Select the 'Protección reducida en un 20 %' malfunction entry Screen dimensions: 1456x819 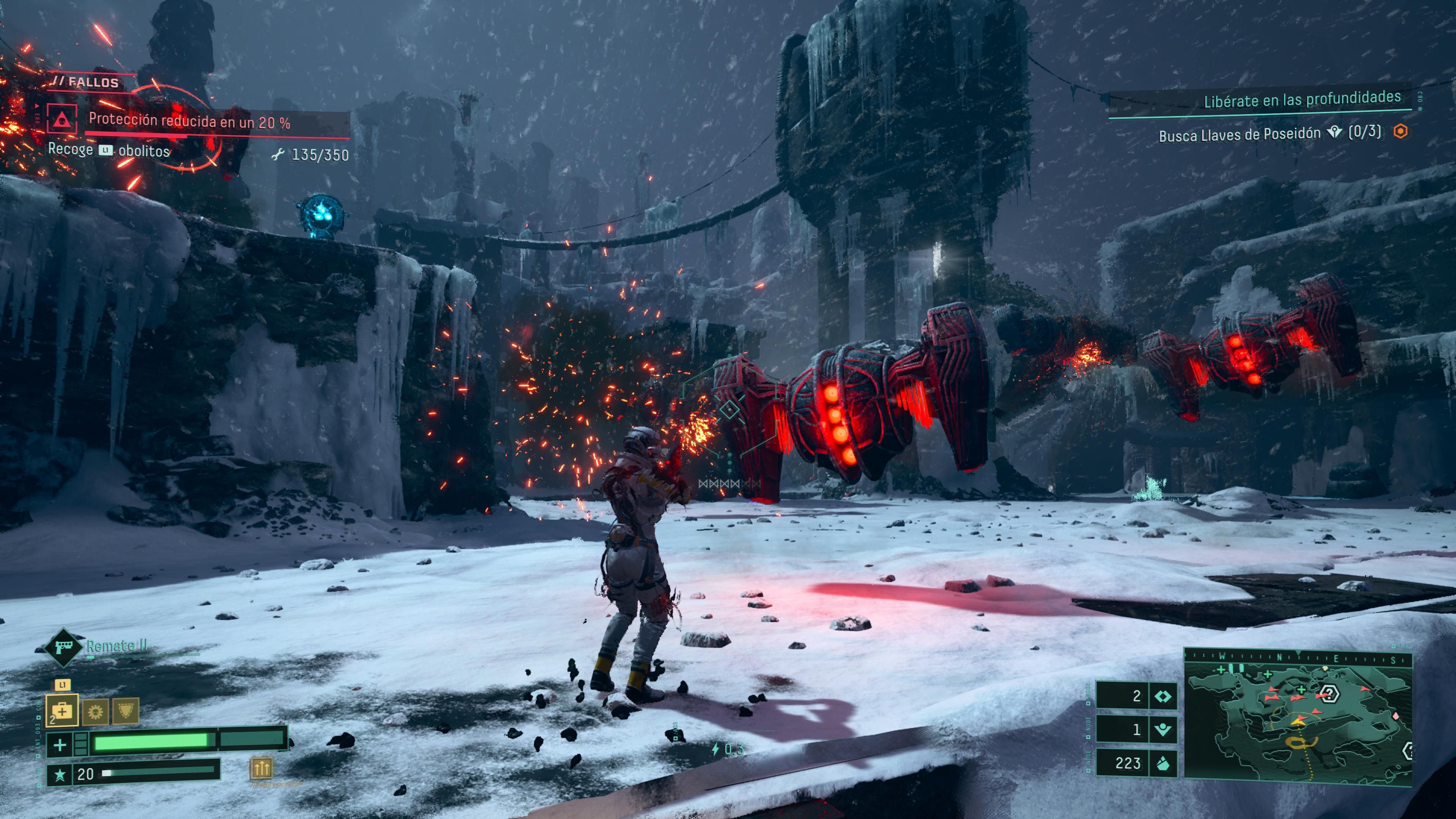(x=189, y=121)
